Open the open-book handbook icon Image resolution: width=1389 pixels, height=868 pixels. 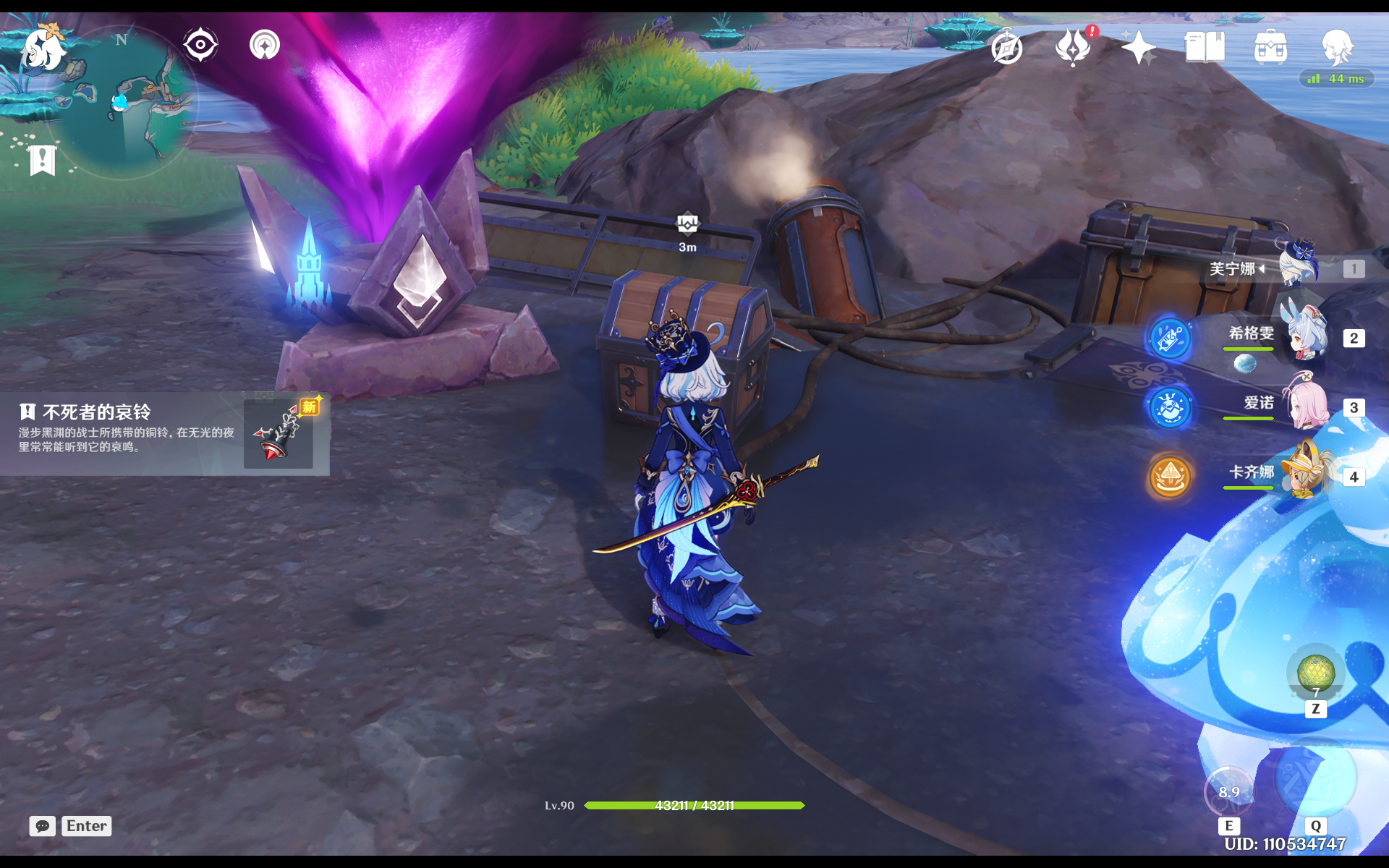pyautogui.click(x=1204, y=48)
